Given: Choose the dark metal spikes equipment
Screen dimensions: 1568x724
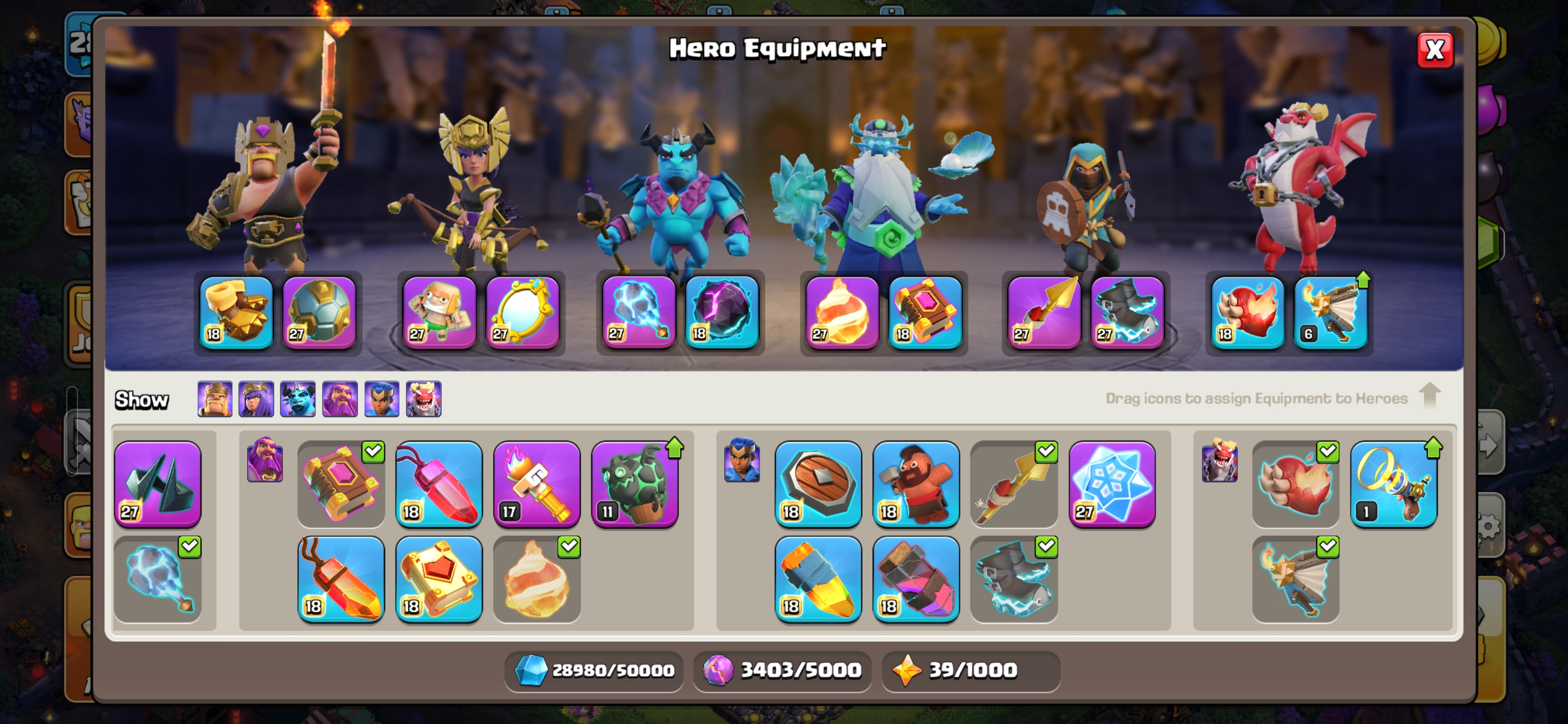Looking at the screenshot, I should pos(158,484).
